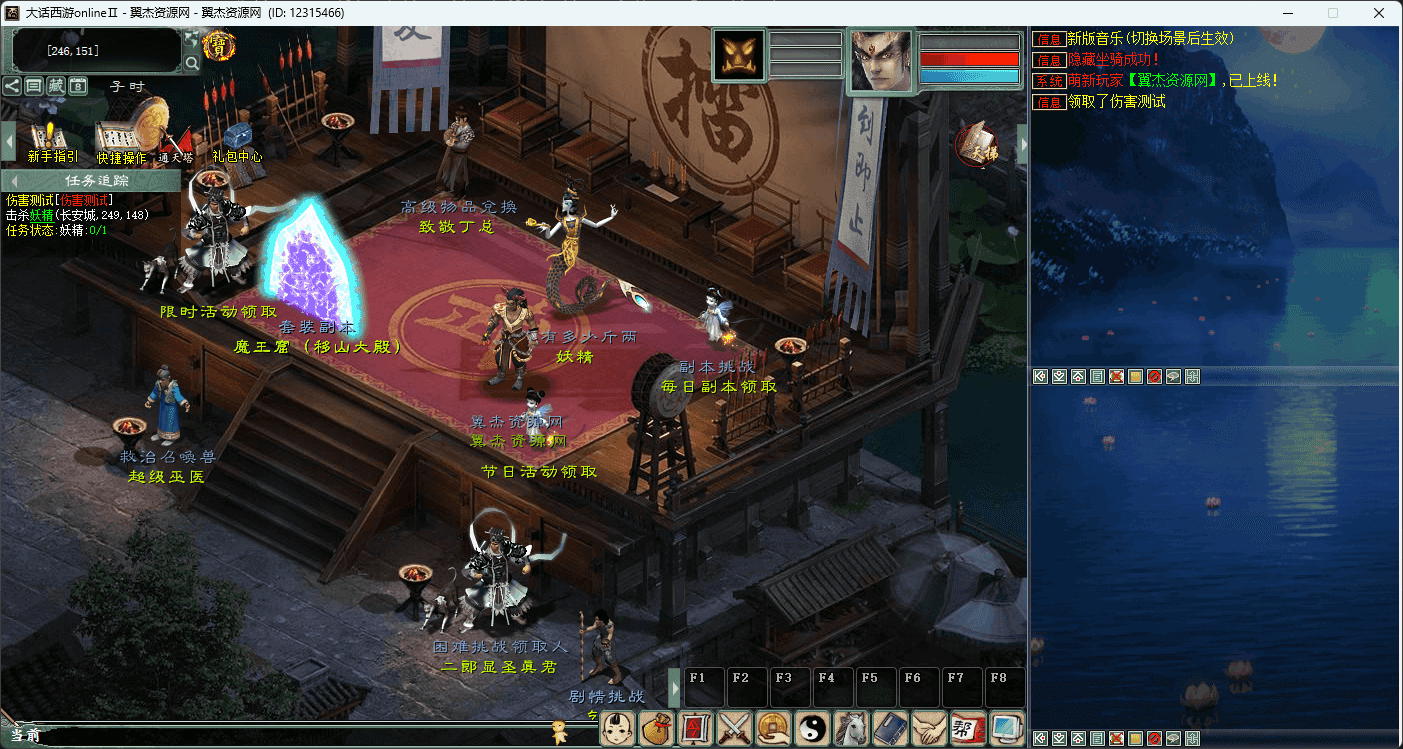This screenshot has width=1403, height=749.
Task: Click the yin-yang symbol icon
Action: (812, 727)
